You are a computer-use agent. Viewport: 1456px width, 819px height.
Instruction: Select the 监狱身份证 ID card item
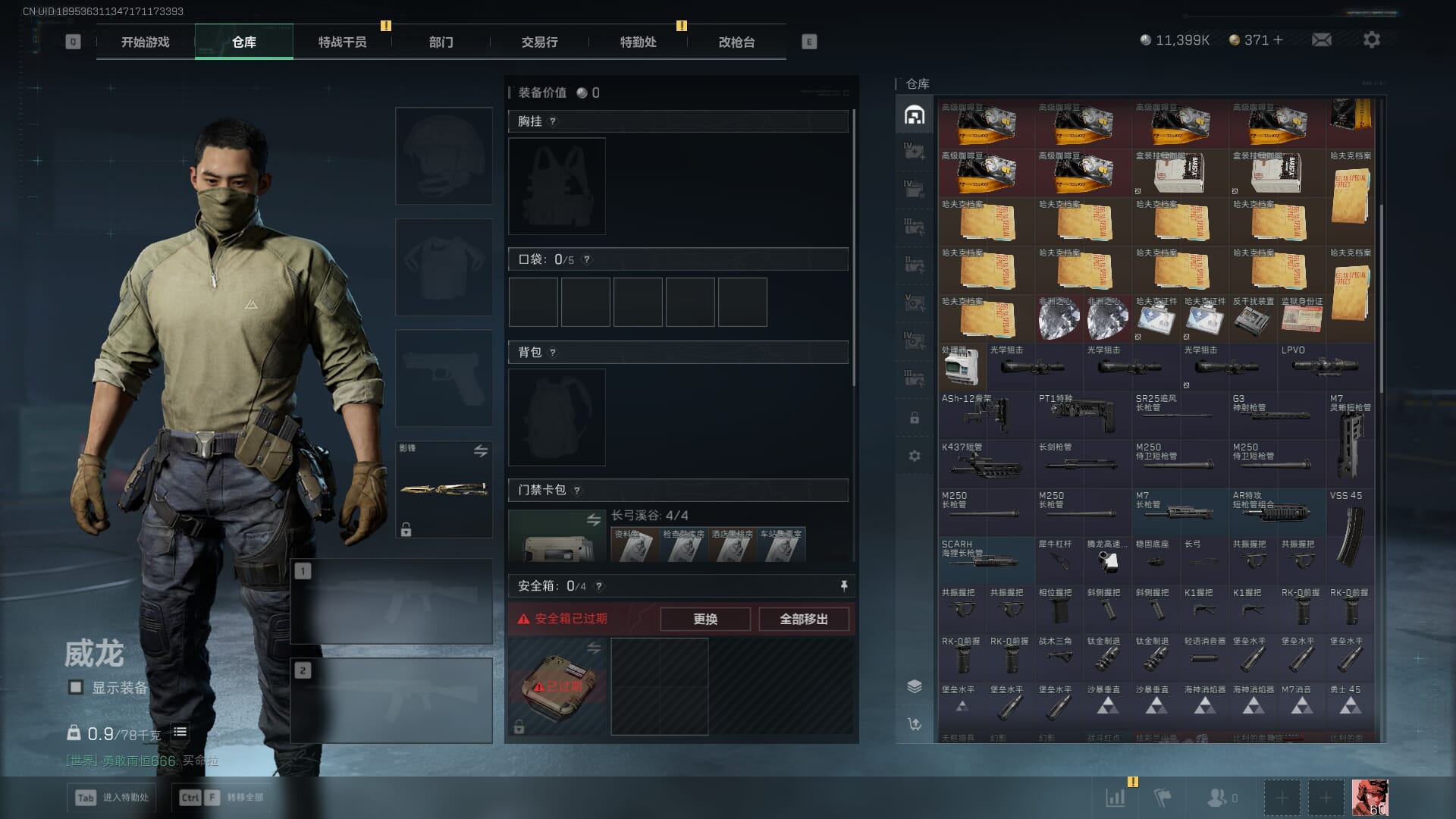pyautogui.click(x=1301, y=318)
